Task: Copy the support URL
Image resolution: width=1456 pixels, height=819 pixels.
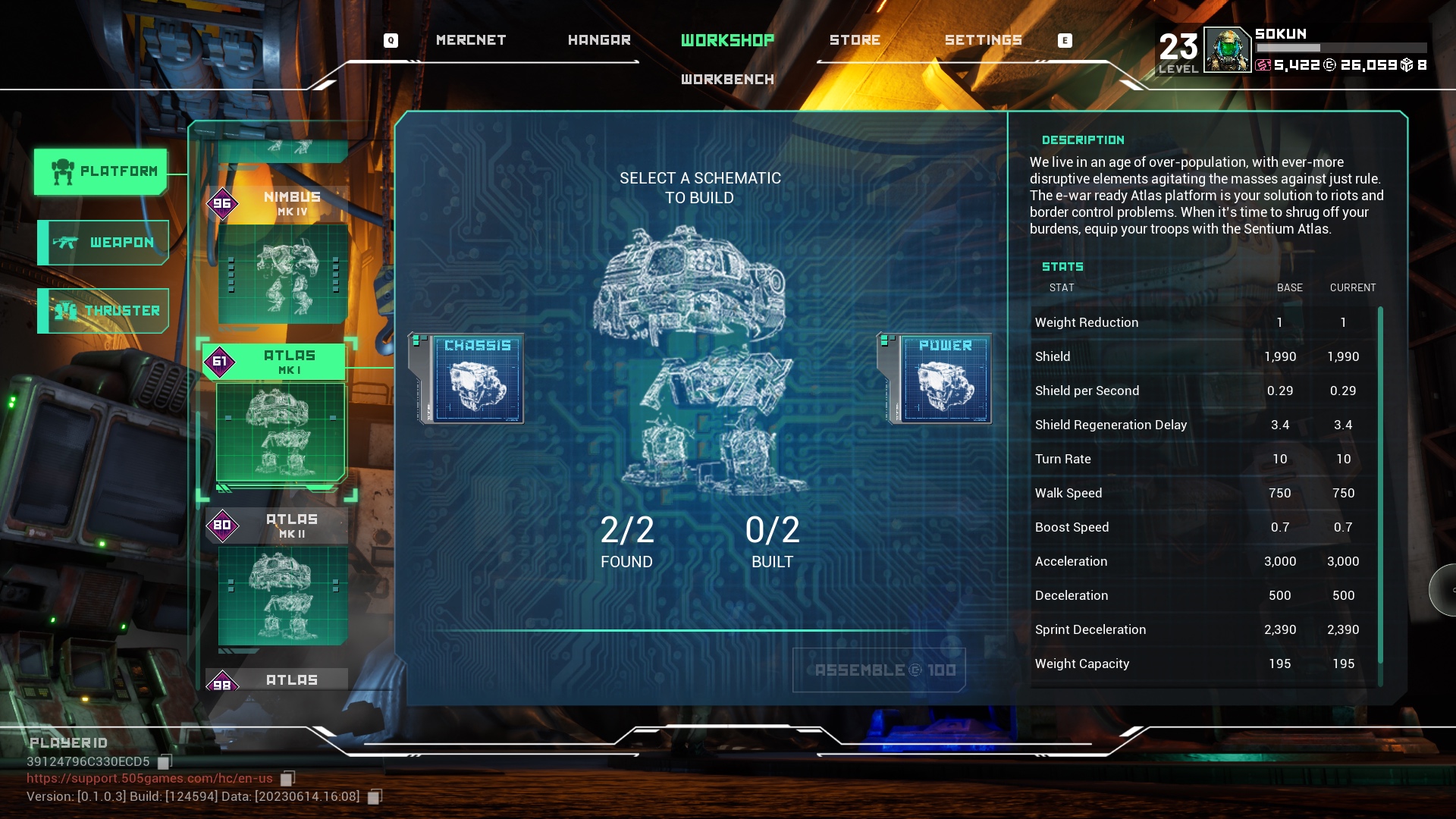Action: tap(287, 778)
